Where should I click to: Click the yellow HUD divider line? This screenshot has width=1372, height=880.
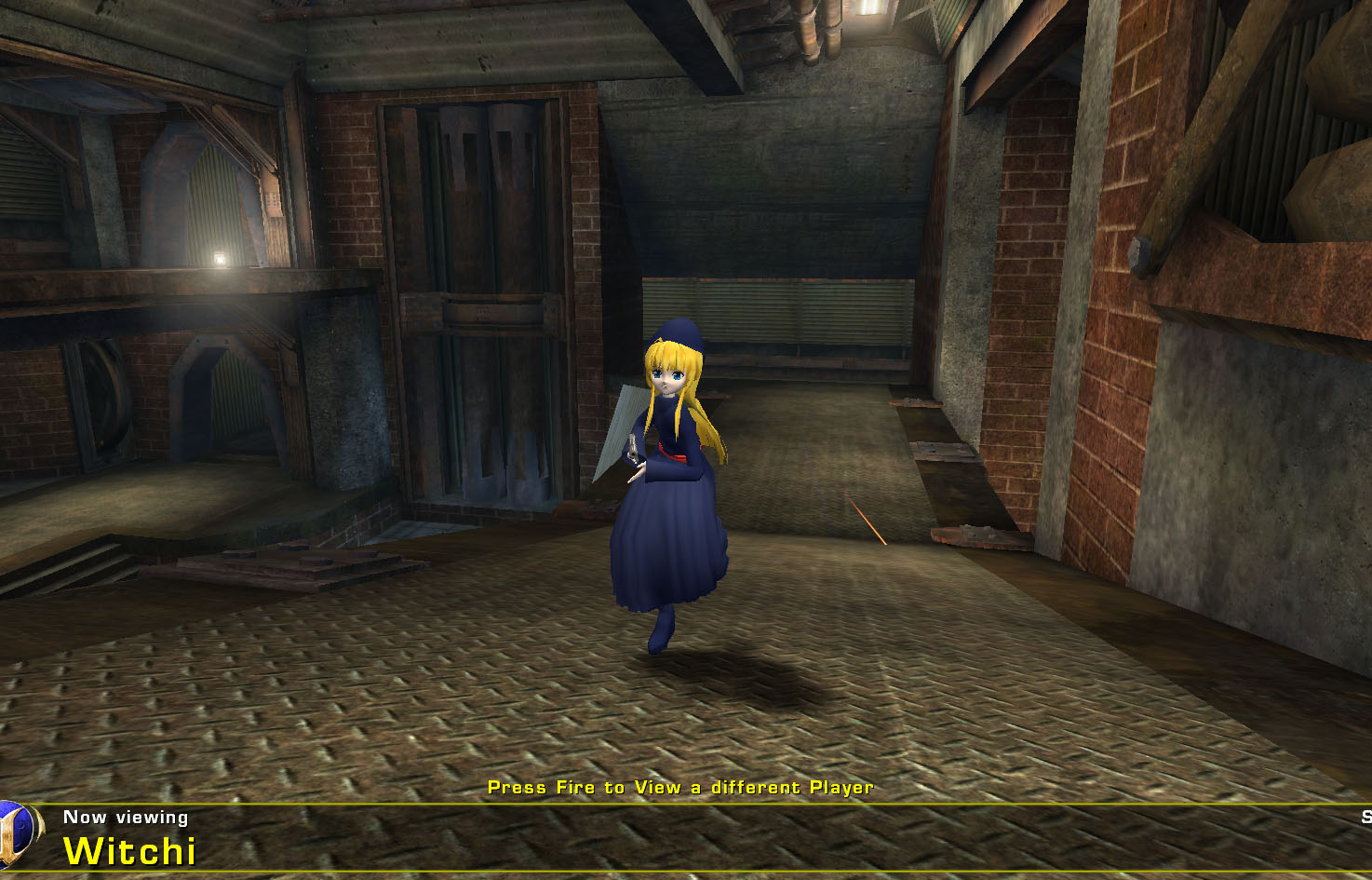652,803
